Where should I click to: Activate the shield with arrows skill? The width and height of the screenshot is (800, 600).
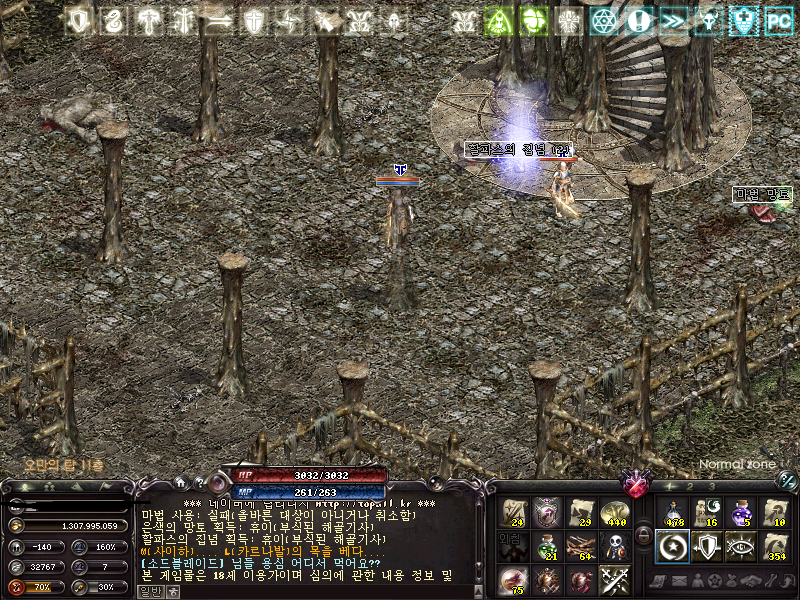pyautogui.click(x=707, y=546)
